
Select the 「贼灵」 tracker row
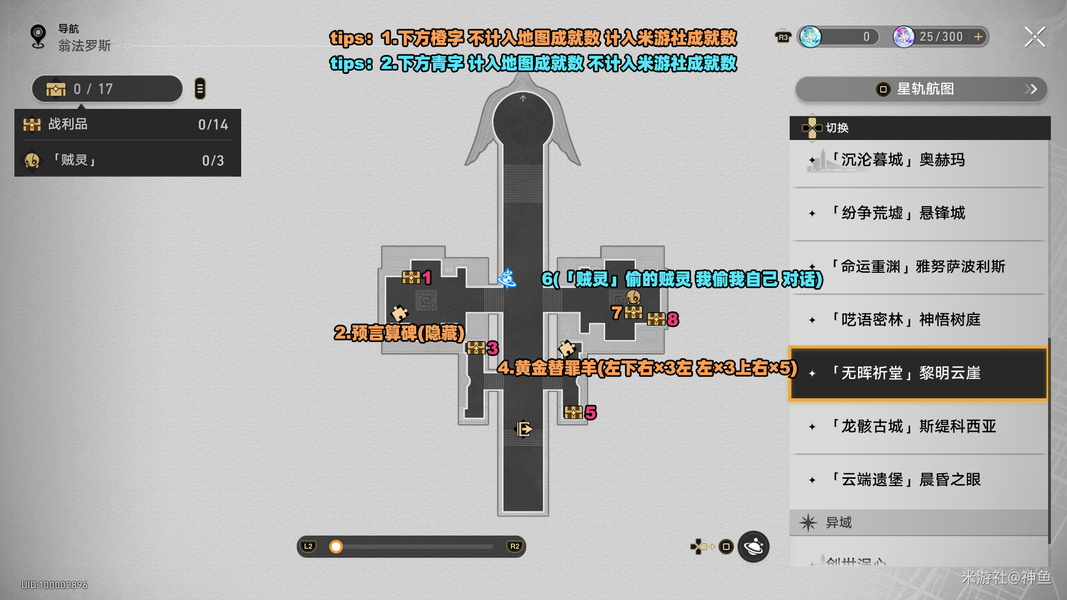[x=127, y=160]
